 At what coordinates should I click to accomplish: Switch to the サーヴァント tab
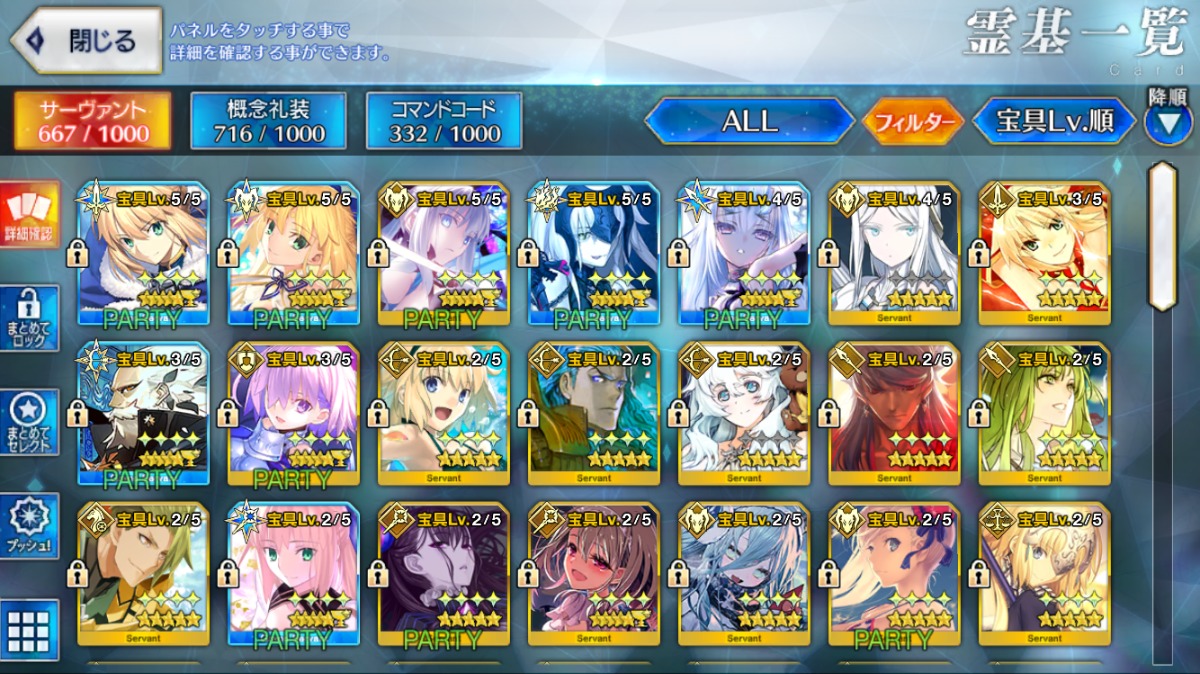pyautogui.click(x=92, y=121)
